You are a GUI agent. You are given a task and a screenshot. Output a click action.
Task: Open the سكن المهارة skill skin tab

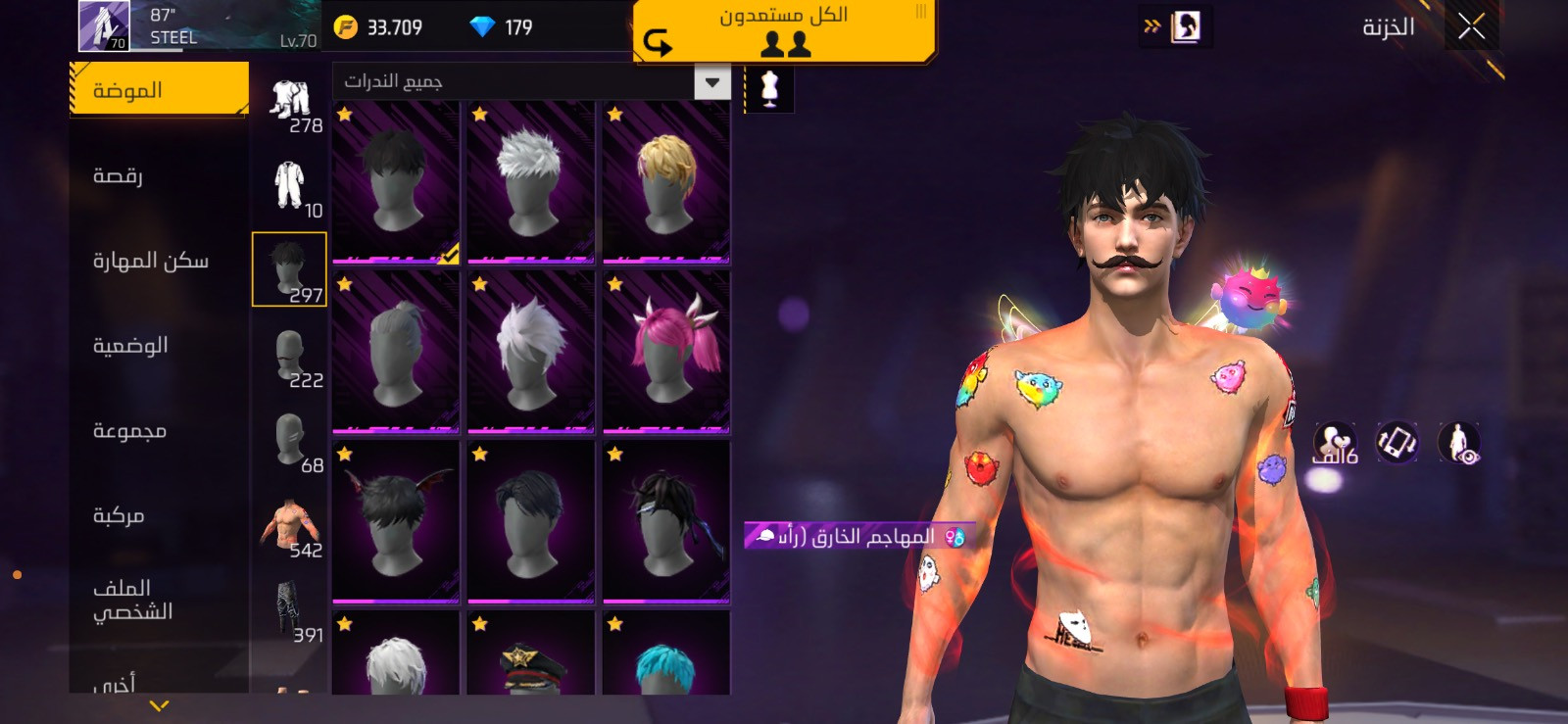point(151,261)
